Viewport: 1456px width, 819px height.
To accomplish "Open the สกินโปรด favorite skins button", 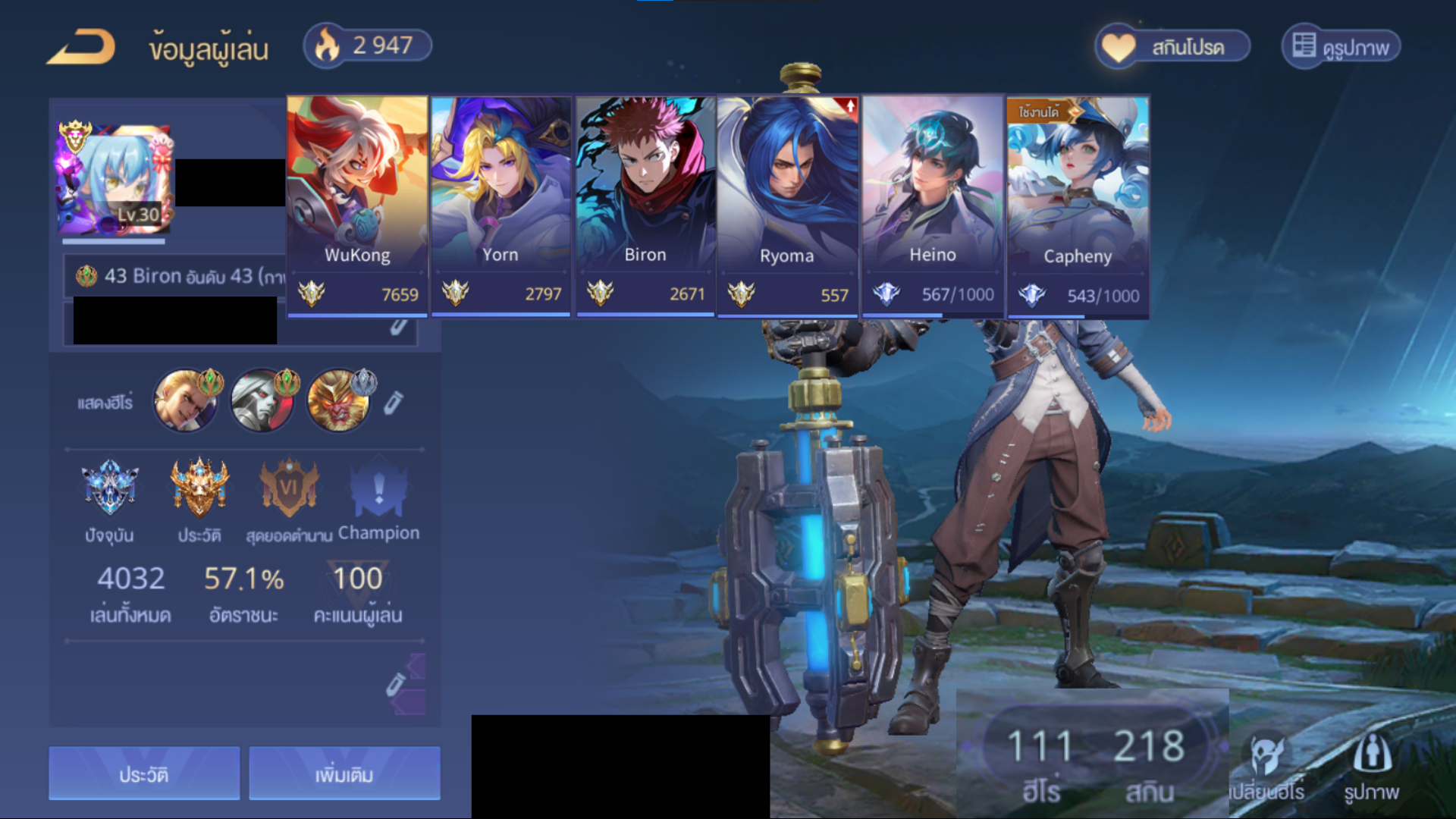I will [x=1172, y=47].
